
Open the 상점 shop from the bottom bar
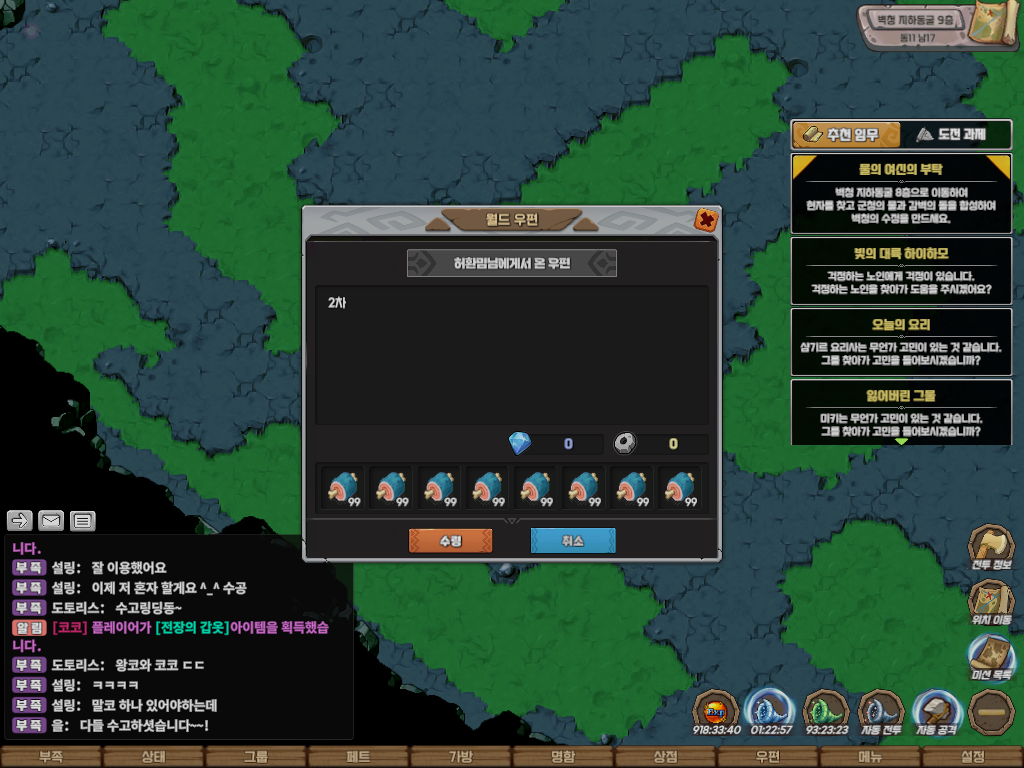(665, 757)
